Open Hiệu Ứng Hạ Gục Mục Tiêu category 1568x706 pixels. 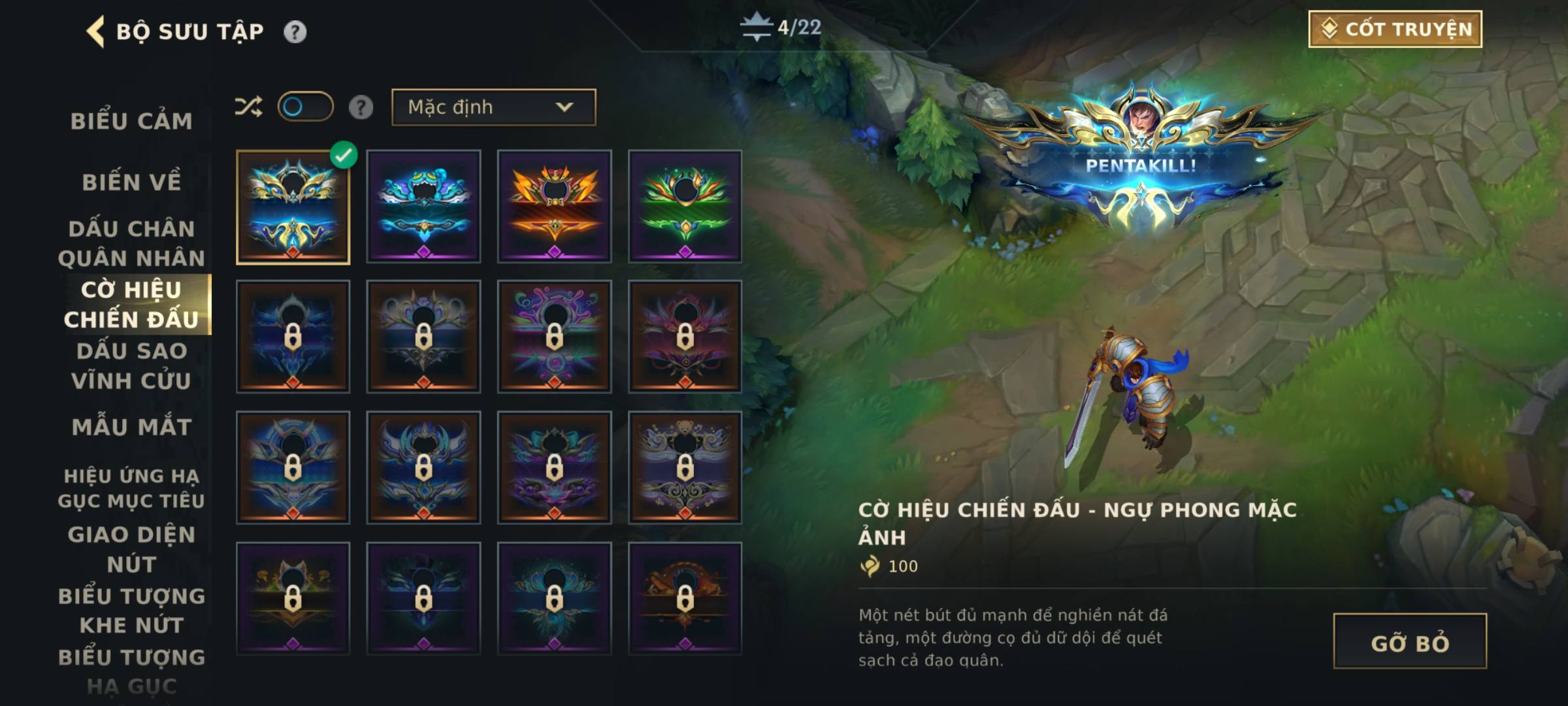pyautogui.click(x=131, y=488)
